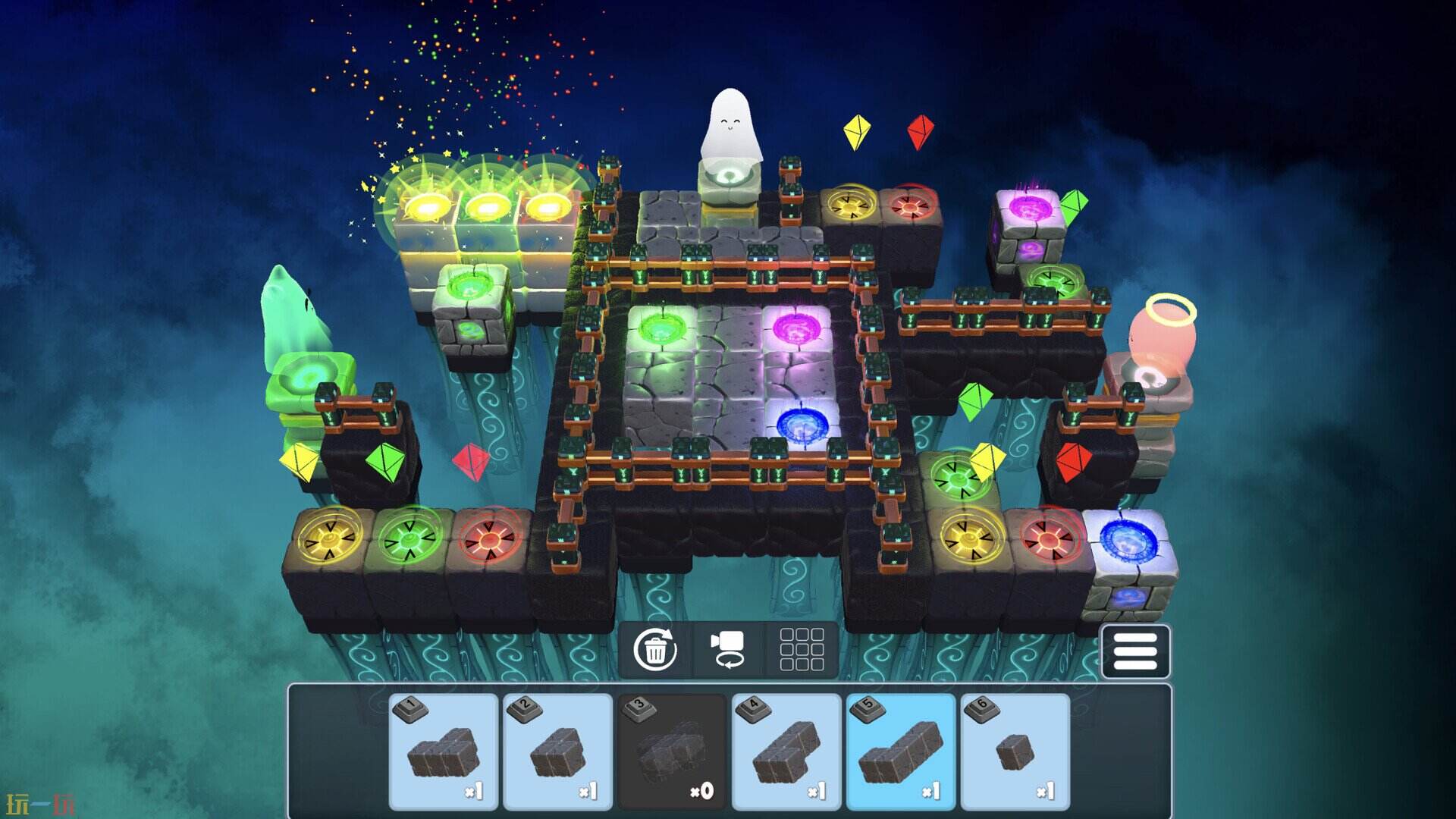Click the trash can reset button
This screenshot has width=1456, height=819.
[x=654, y=650]
